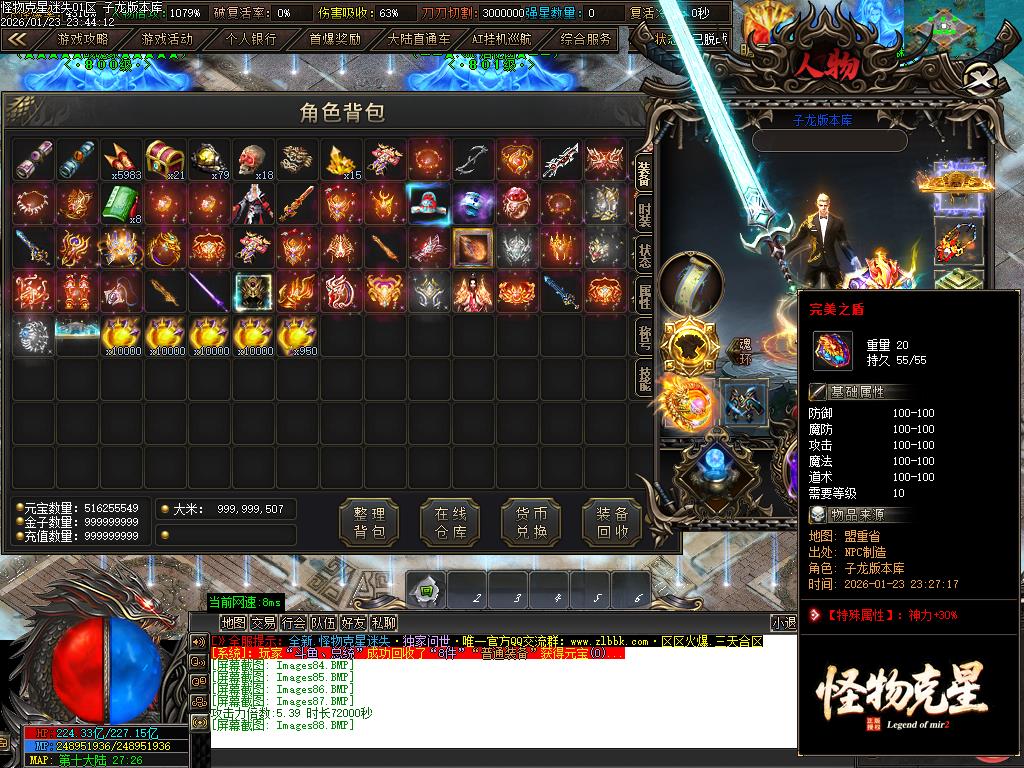Click the 整理背包 sort bag button
The height and width of the screenshot is (768, 1024).
coord(369,522)
